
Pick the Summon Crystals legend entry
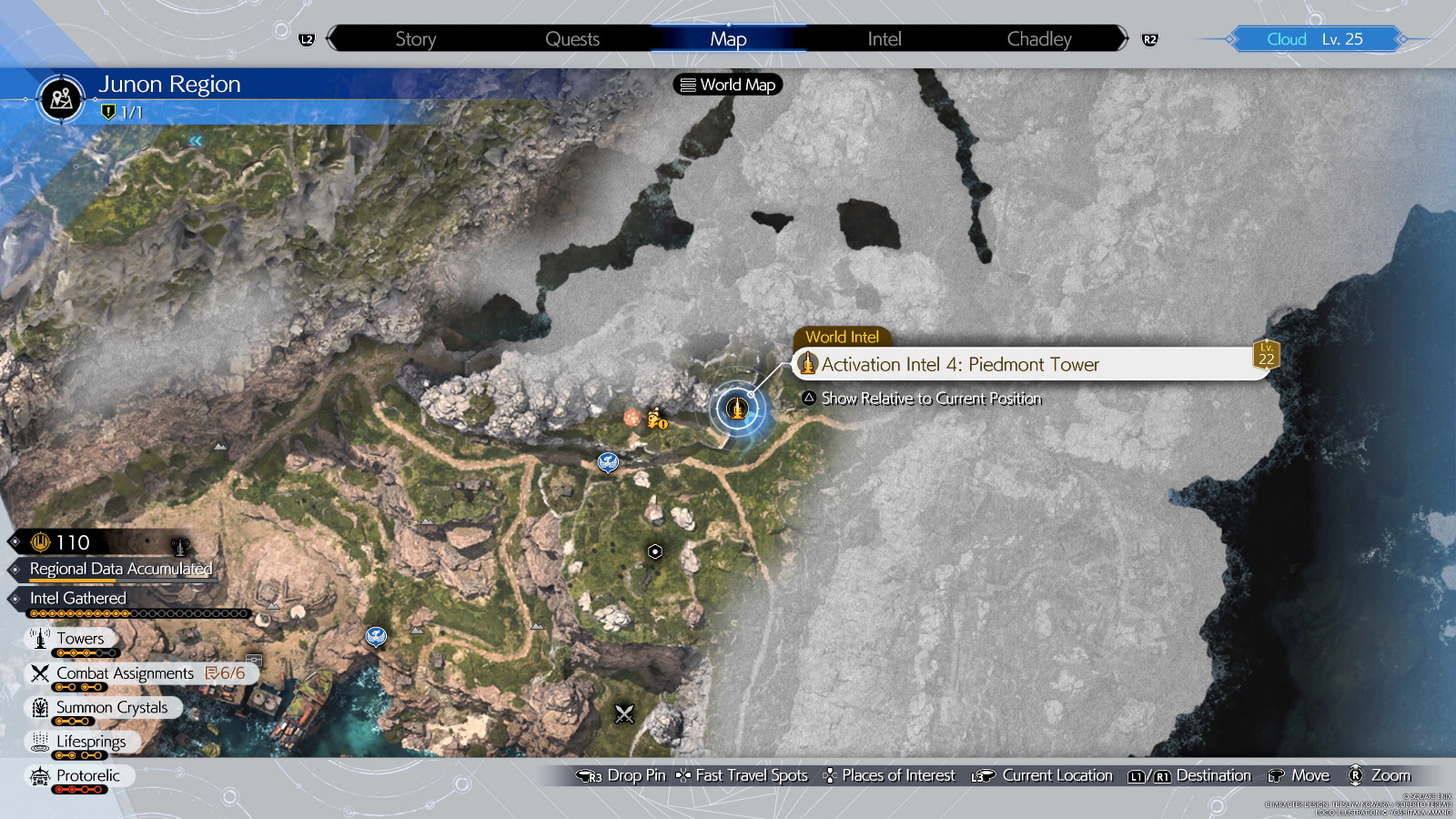(x=111, y=708)
